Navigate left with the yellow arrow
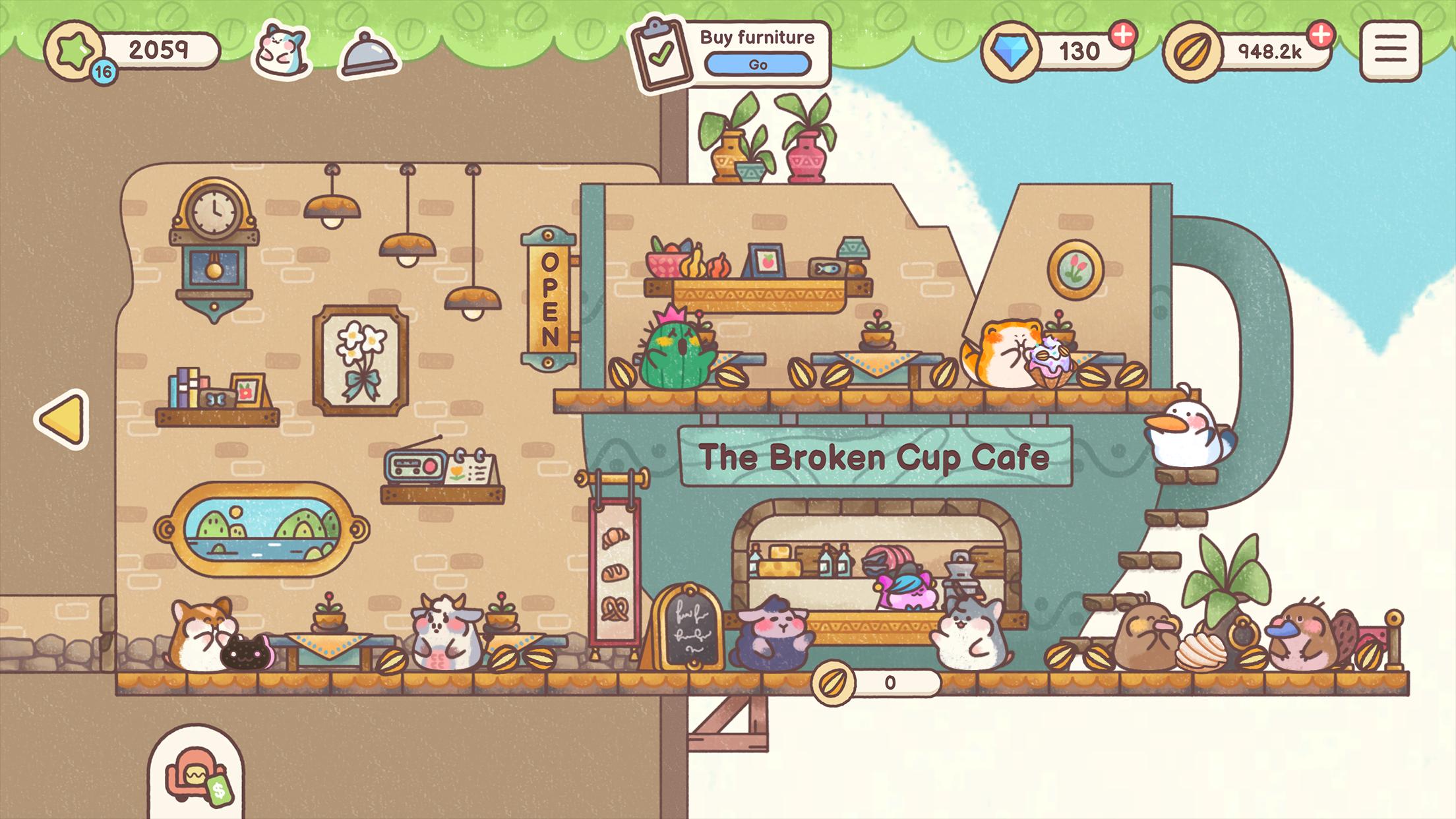Image resolution: width=1456 pixels, height=819 pixels. click(x=63, y=419)
